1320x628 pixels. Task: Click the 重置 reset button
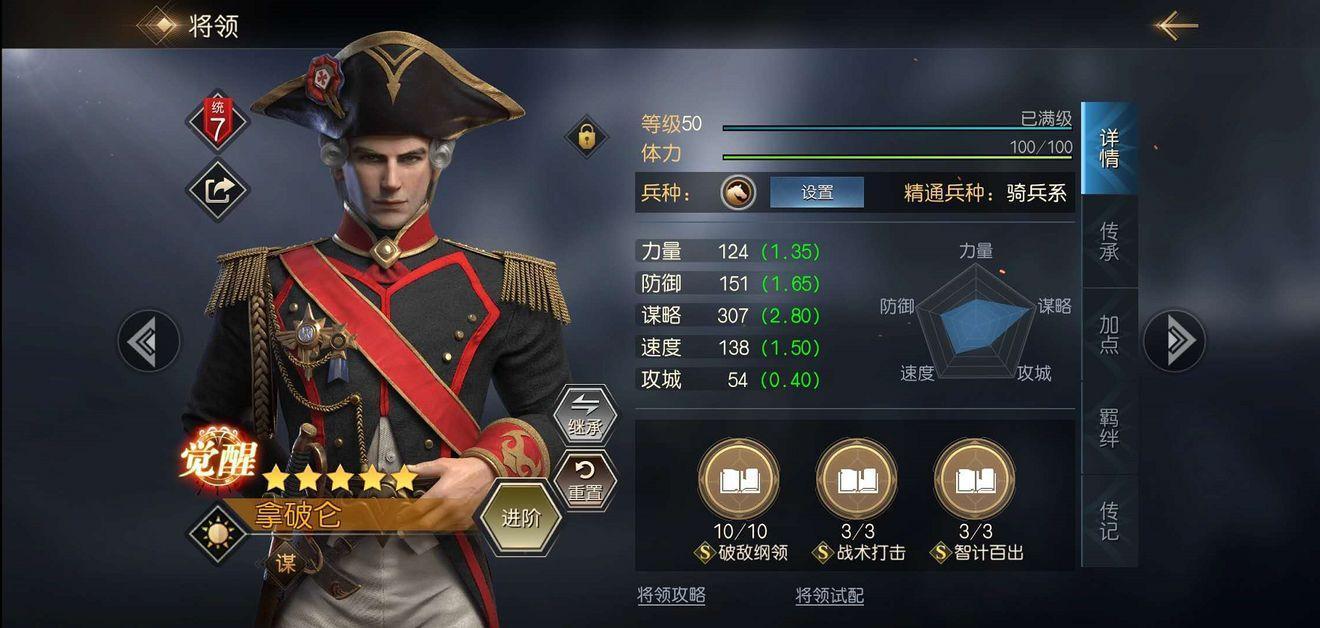click(584, 481)
